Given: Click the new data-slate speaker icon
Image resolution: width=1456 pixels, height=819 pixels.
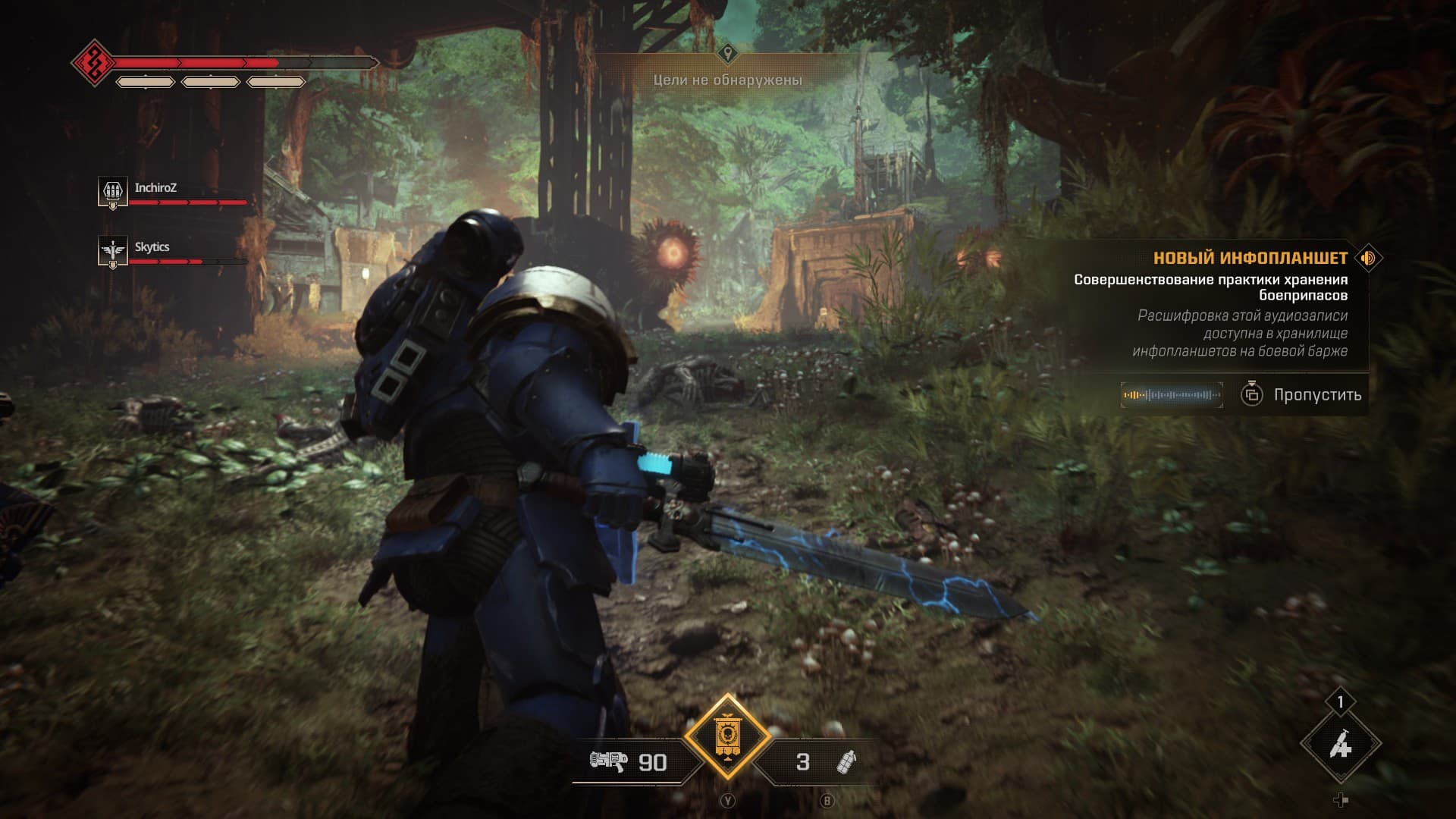Looking at the screenshot, I should point(1368,259).
